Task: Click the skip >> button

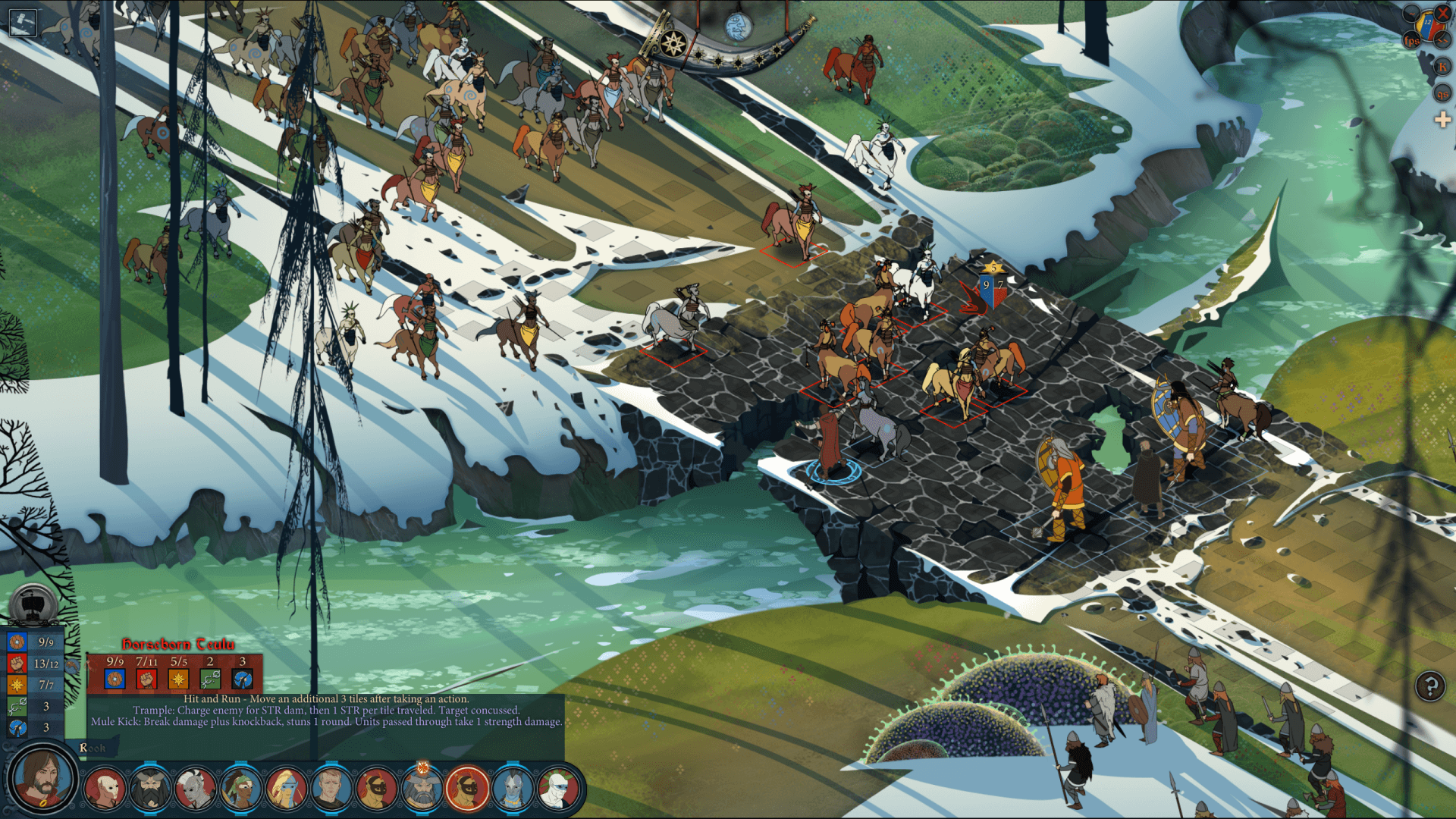Action: 1442,42
